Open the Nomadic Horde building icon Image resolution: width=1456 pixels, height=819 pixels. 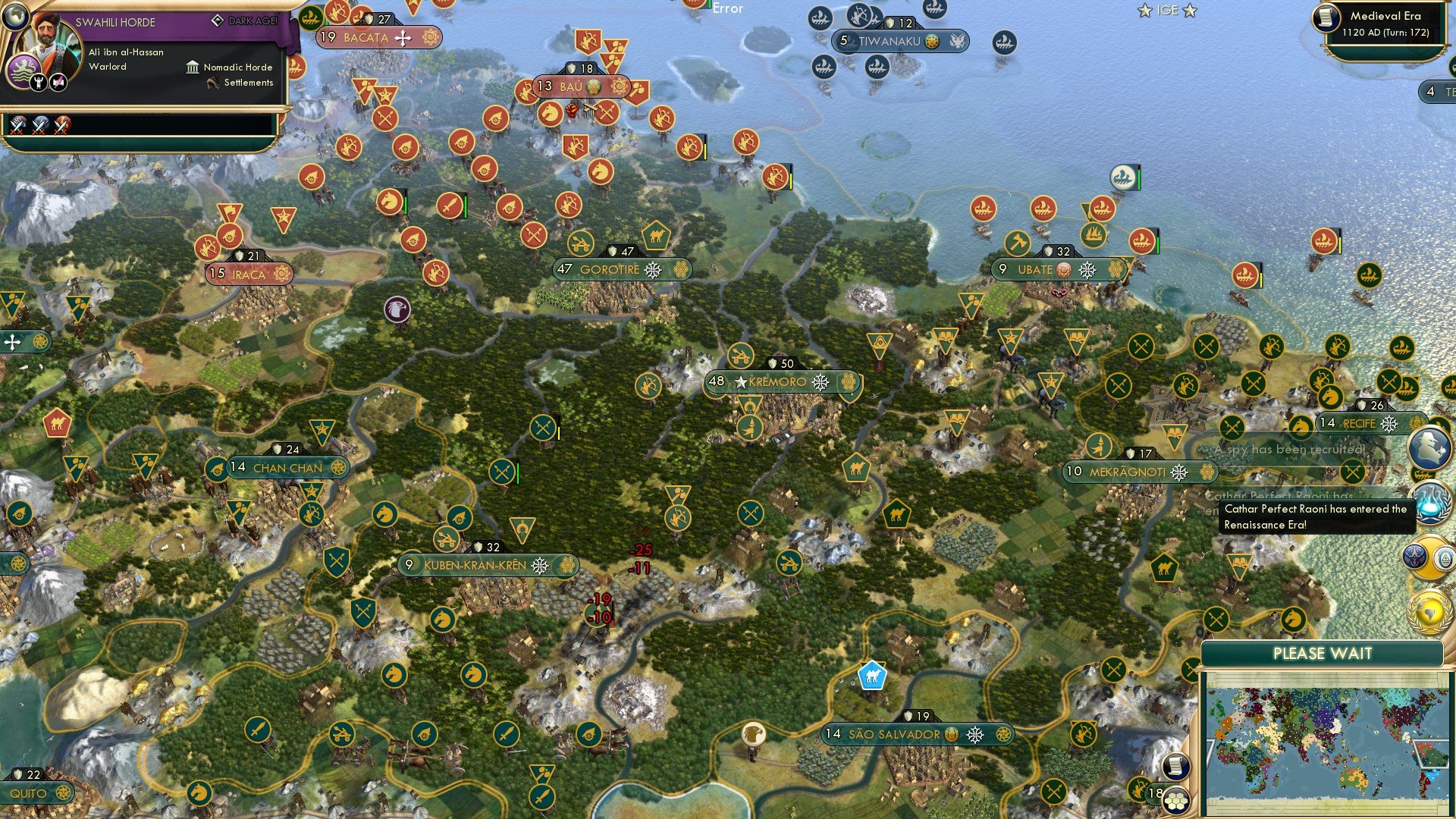pos(193,67)
